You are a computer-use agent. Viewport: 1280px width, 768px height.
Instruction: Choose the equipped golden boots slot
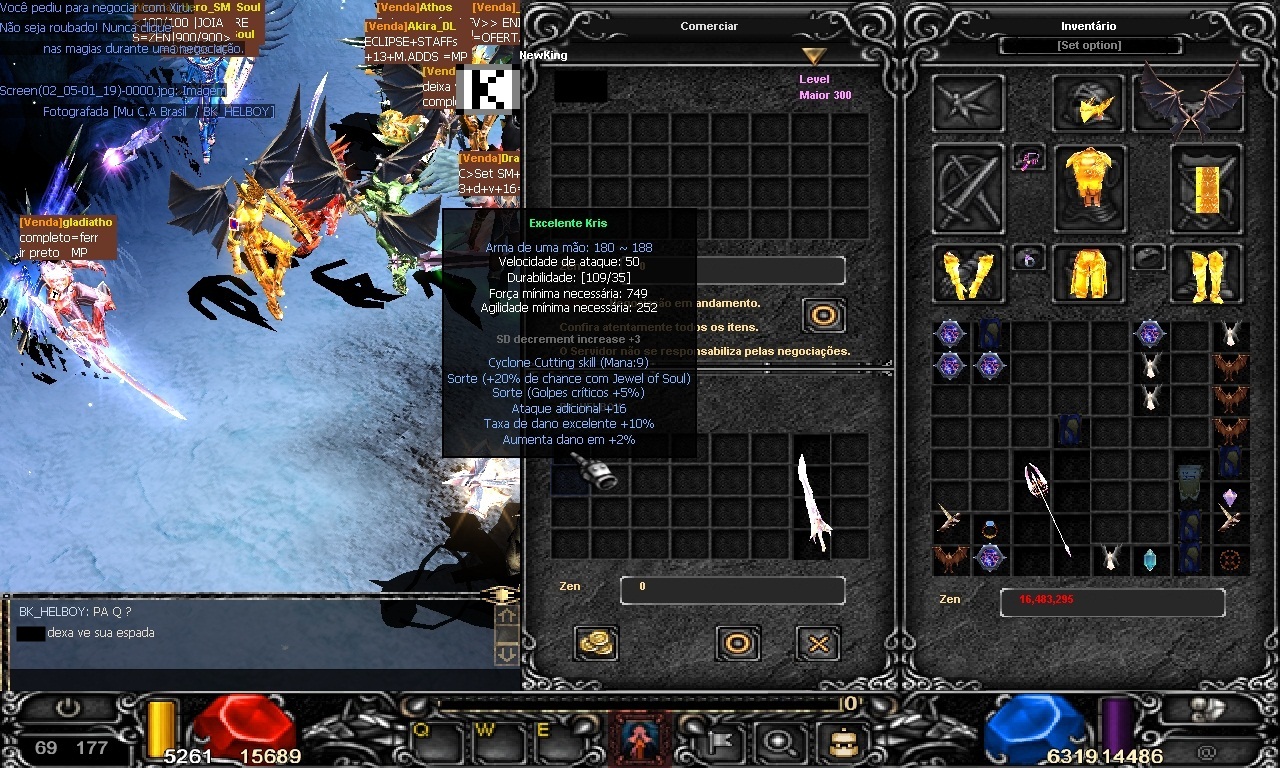tap(1206, 273)
